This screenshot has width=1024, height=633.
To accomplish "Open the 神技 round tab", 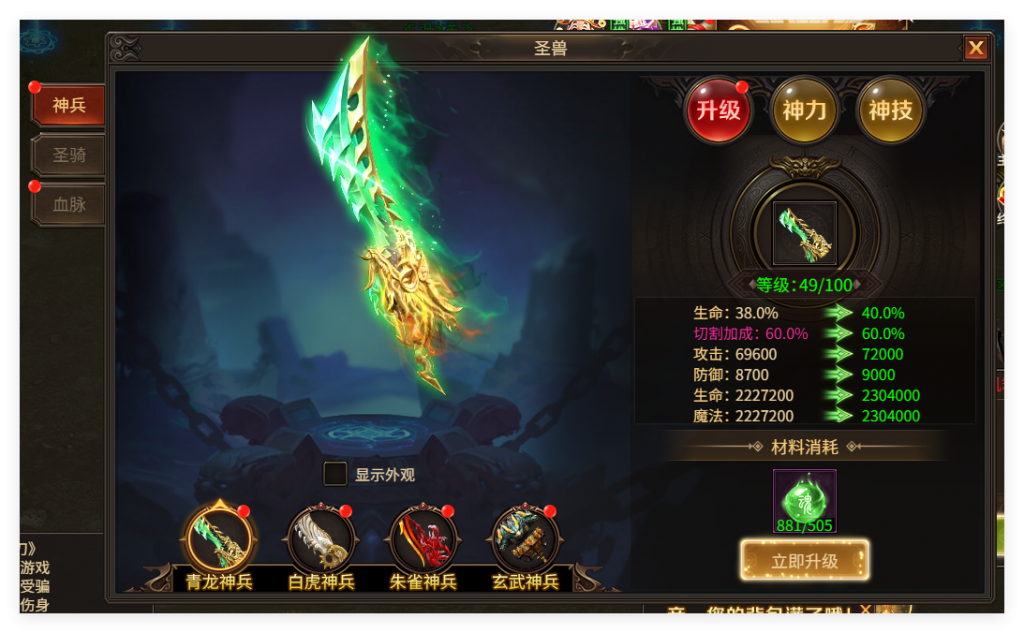I will pos(890,110).
